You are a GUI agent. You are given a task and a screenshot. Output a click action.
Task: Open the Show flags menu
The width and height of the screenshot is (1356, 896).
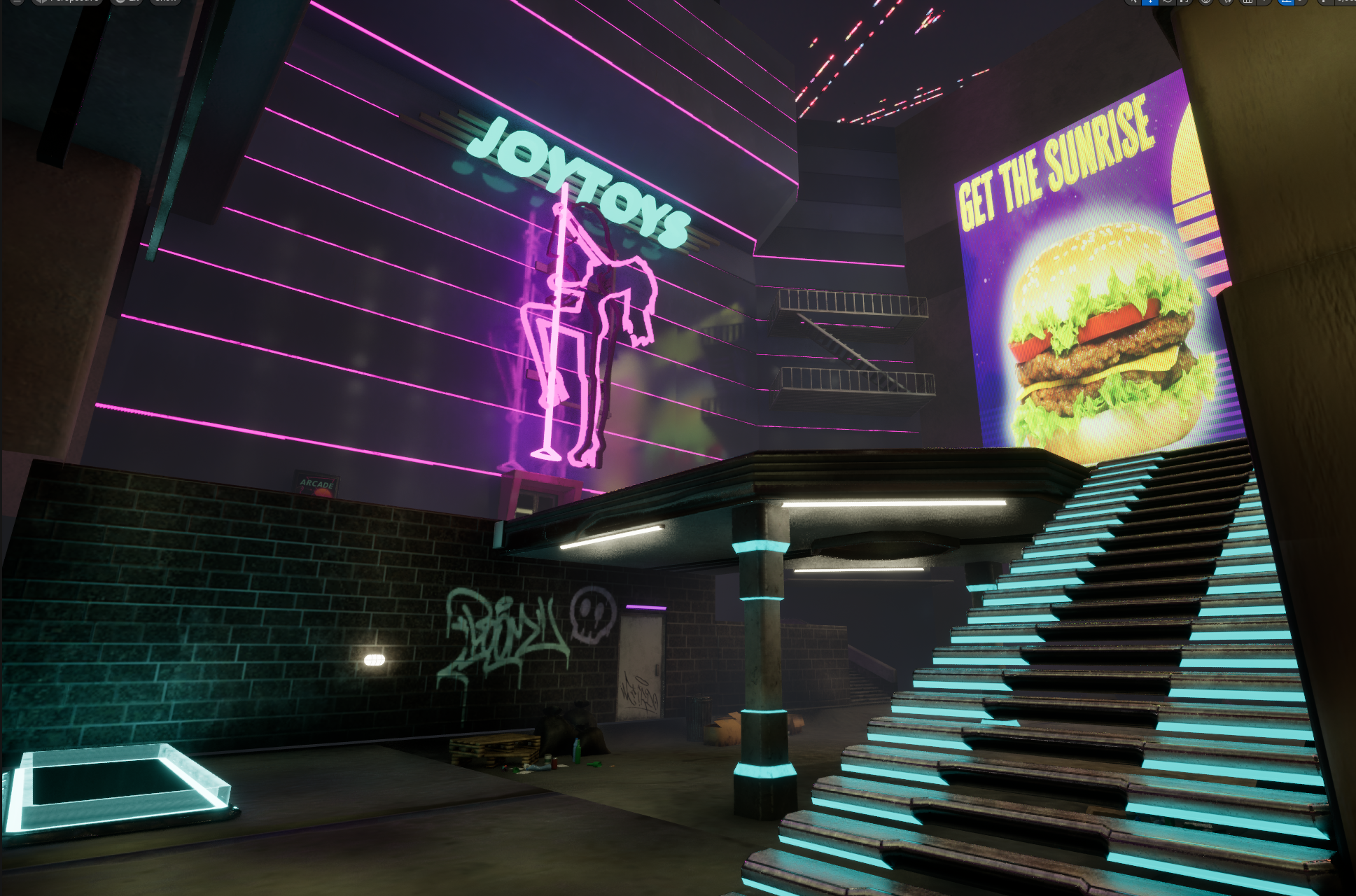coord(166,2)
